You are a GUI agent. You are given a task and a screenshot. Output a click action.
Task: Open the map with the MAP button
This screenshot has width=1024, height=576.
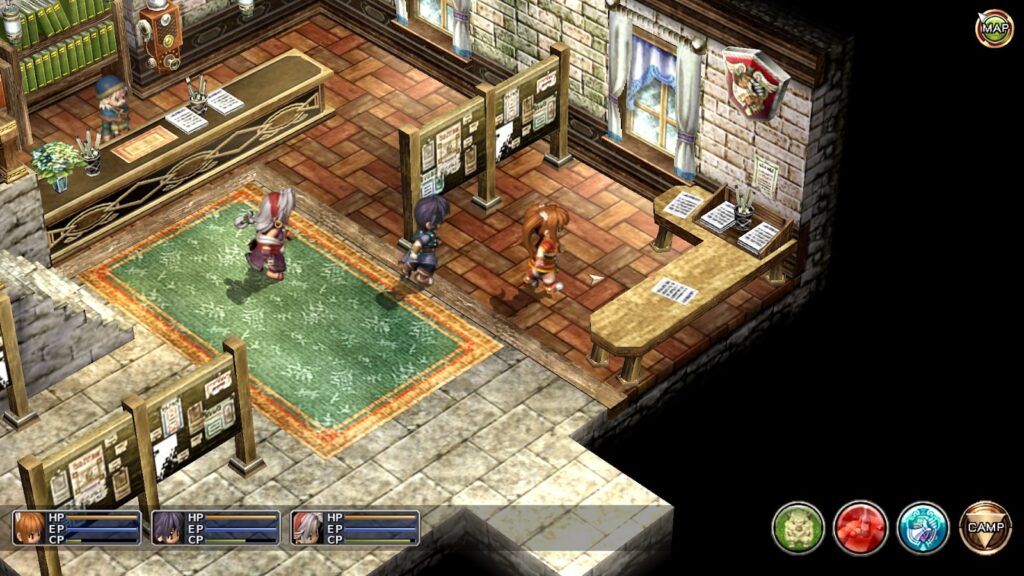994,28
